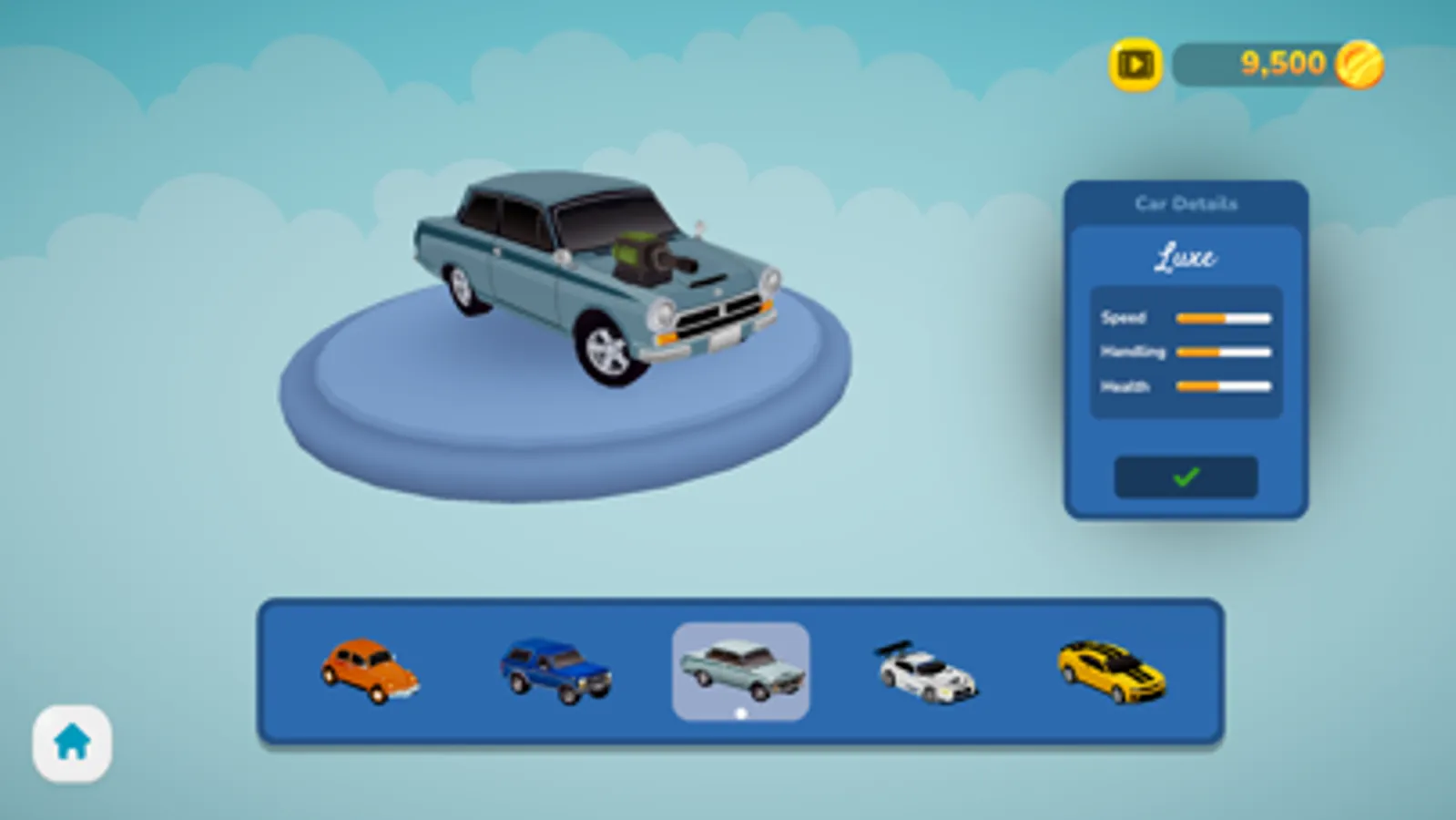The height and width of the screenshot is (820, 1456).
Task: Click the Speed stat bar
Action: click(1222, 318)
